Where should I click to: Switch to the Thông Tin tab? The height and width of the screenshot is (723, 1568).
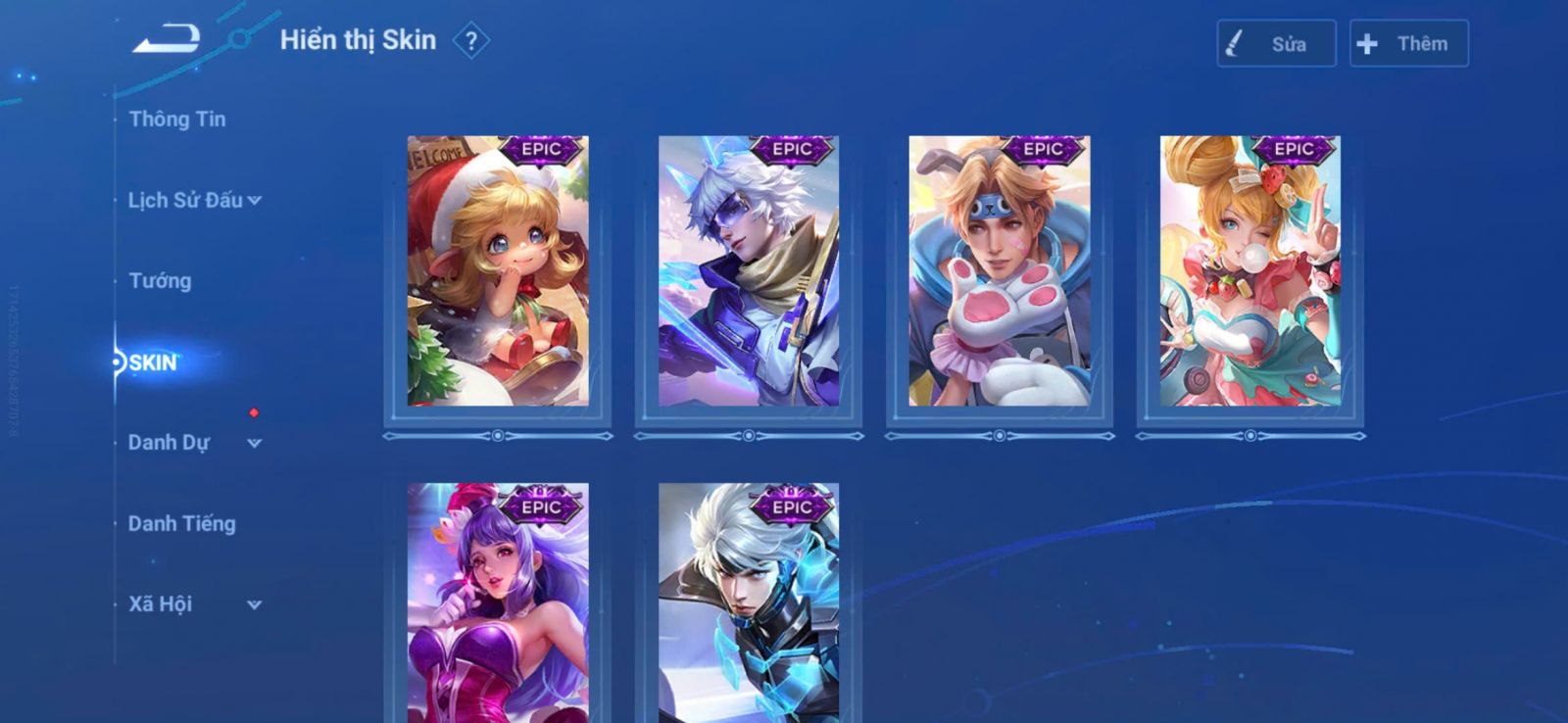pos(177,120)
